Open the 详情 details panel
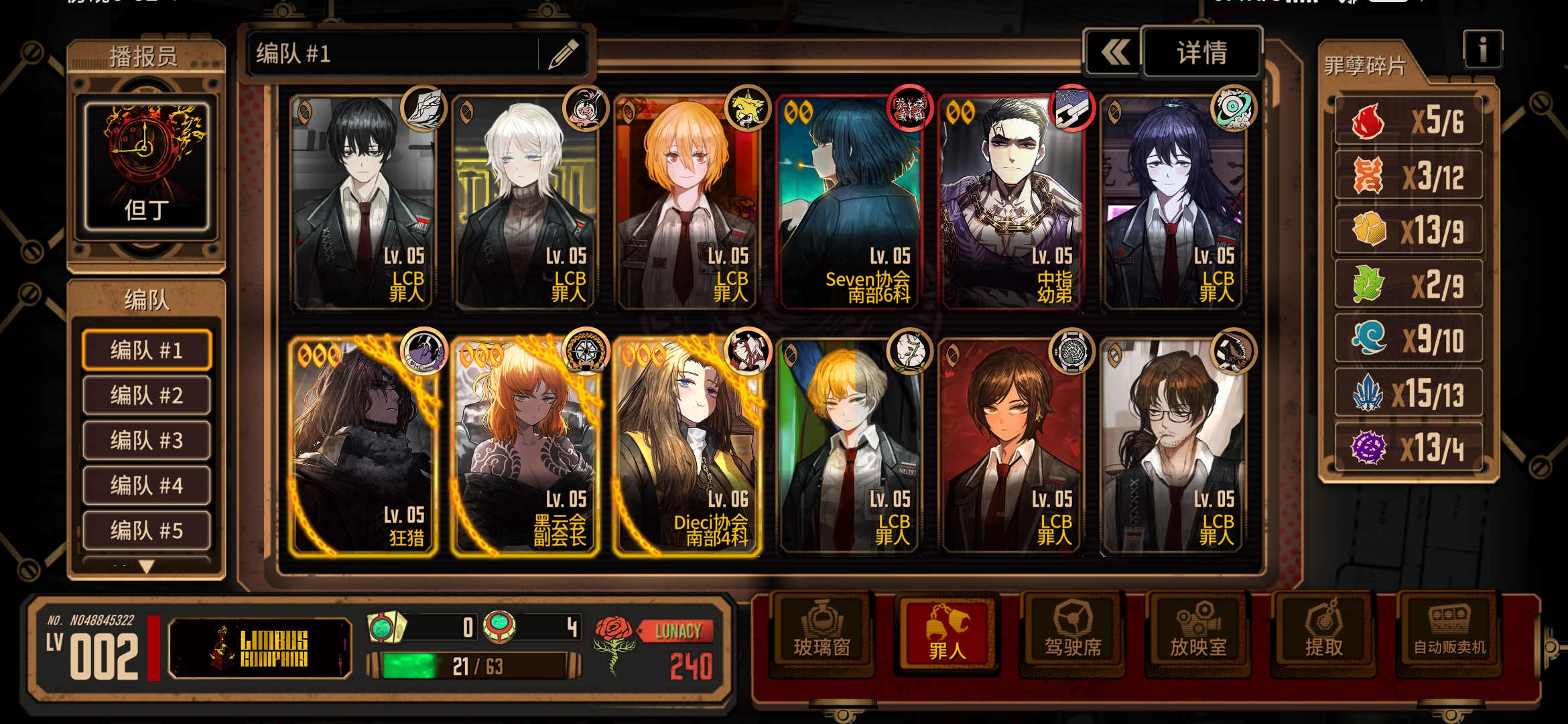1568x724 pixels. coord(1201,53)
